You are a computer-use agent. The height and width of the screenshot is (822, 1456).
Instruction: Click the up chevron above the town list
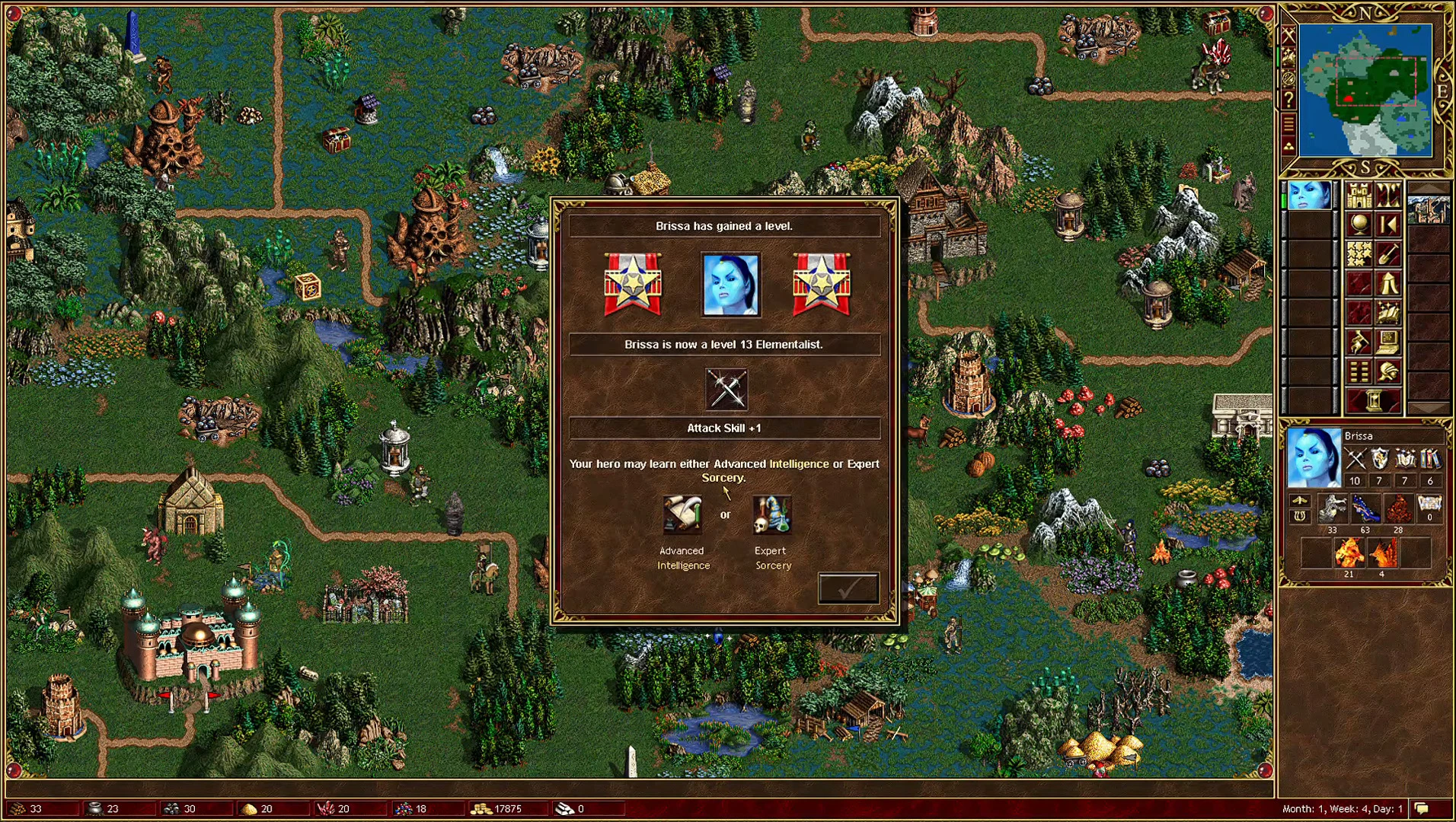tap(1429, 187)
